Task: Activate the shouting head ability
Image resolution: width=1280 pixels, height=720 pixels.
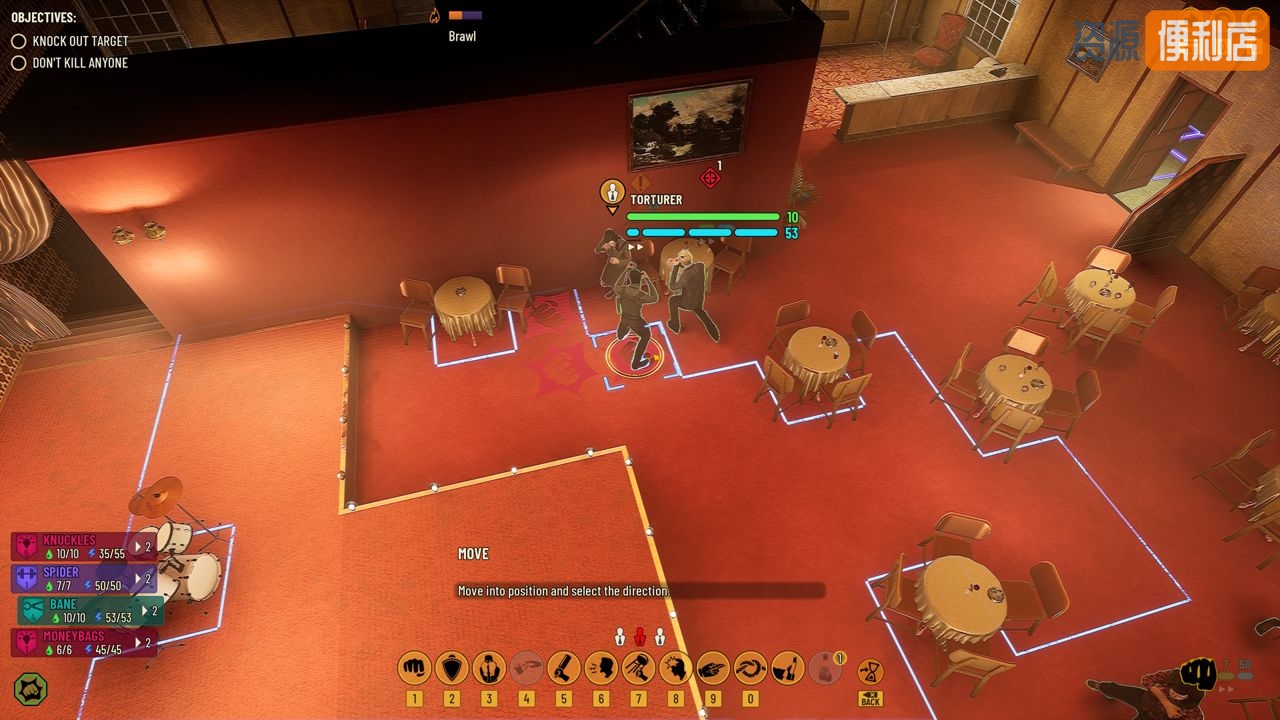Action: pos(600,667)
